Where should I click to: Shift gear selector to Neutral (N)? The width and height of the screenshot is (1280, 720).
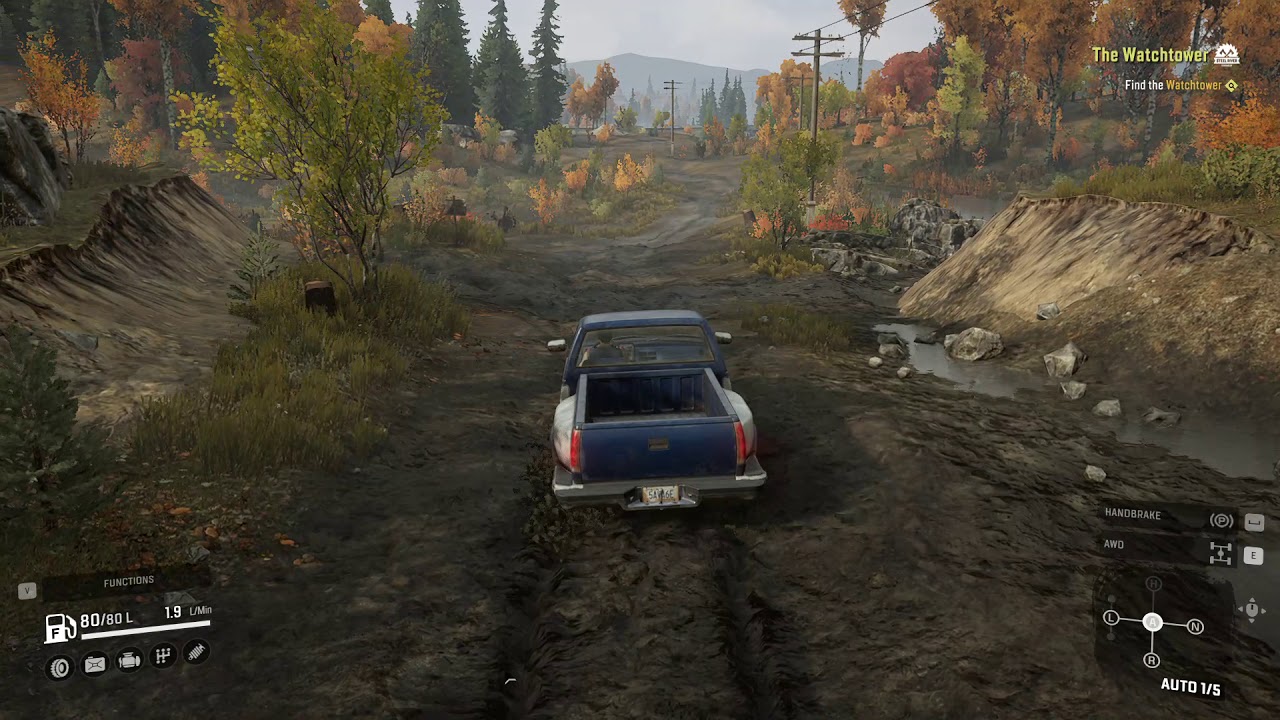point(1195,627)
